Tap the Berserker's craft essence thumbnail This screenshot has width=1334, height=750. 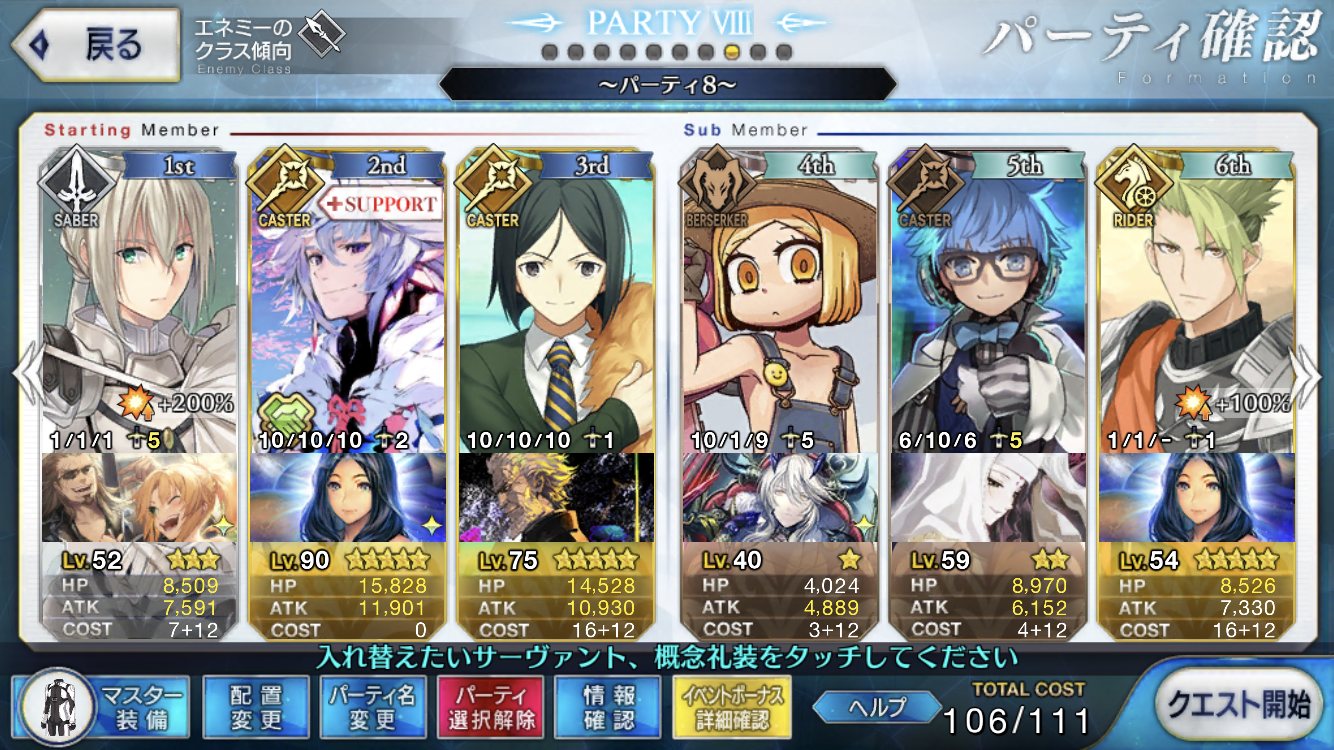[x=781, y=496]
